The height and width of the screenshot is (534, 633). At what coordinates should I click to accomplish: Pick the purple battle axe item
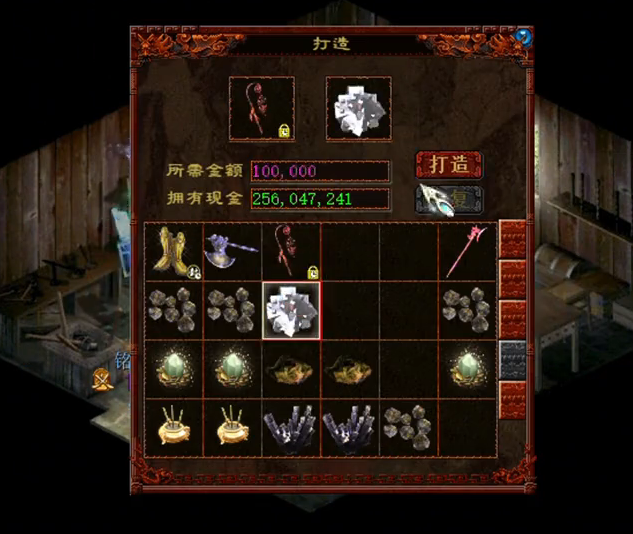click(x=231, y=249)
